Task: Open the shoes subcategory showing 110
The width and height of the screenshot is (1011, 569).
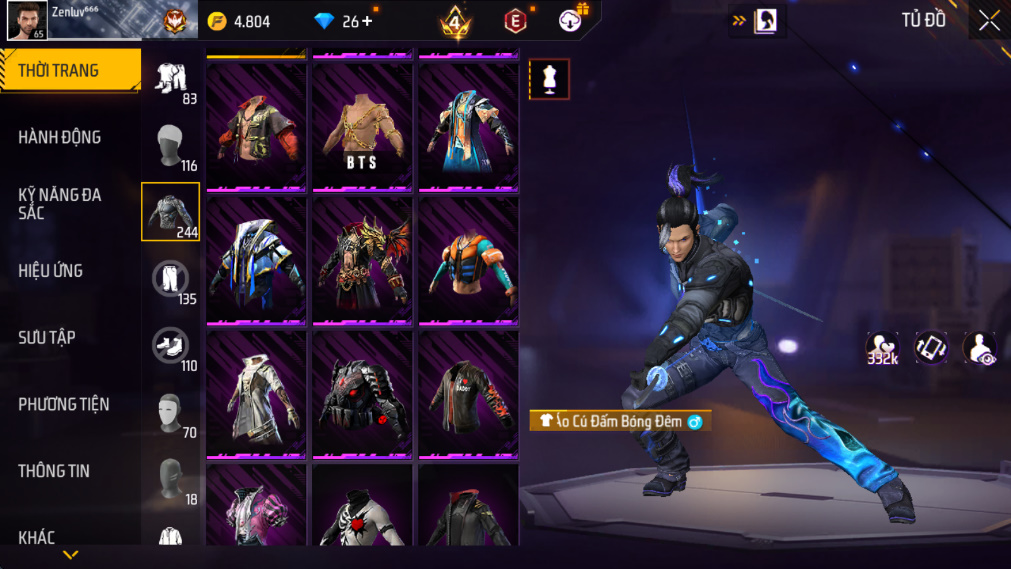Action: (x=171, y=346)
